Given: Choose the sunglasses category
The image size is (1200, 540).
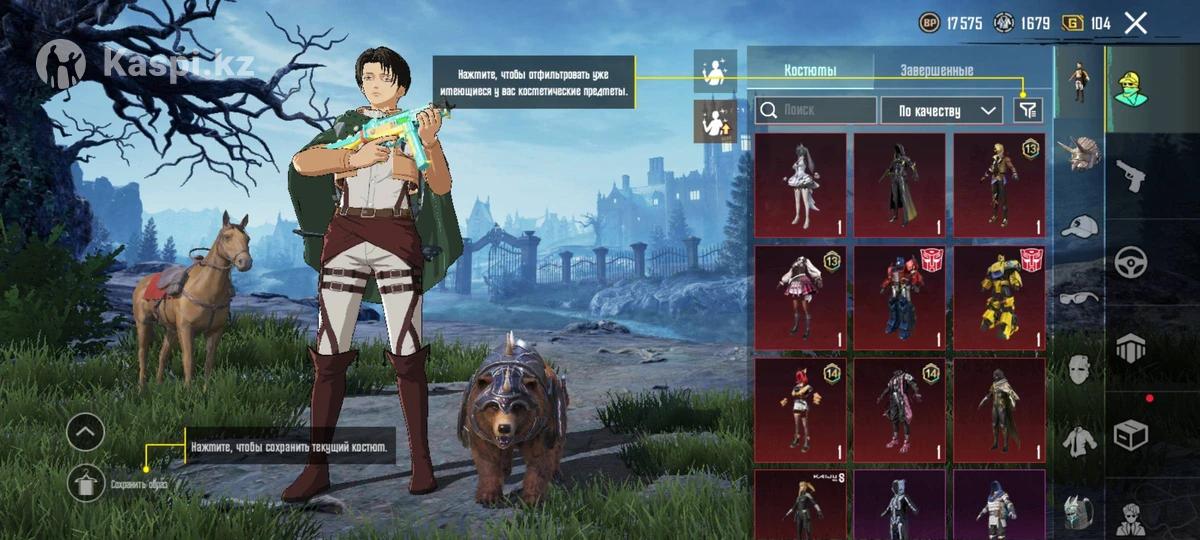Looking at the screenshot, I should click(x=1078, y=297).
